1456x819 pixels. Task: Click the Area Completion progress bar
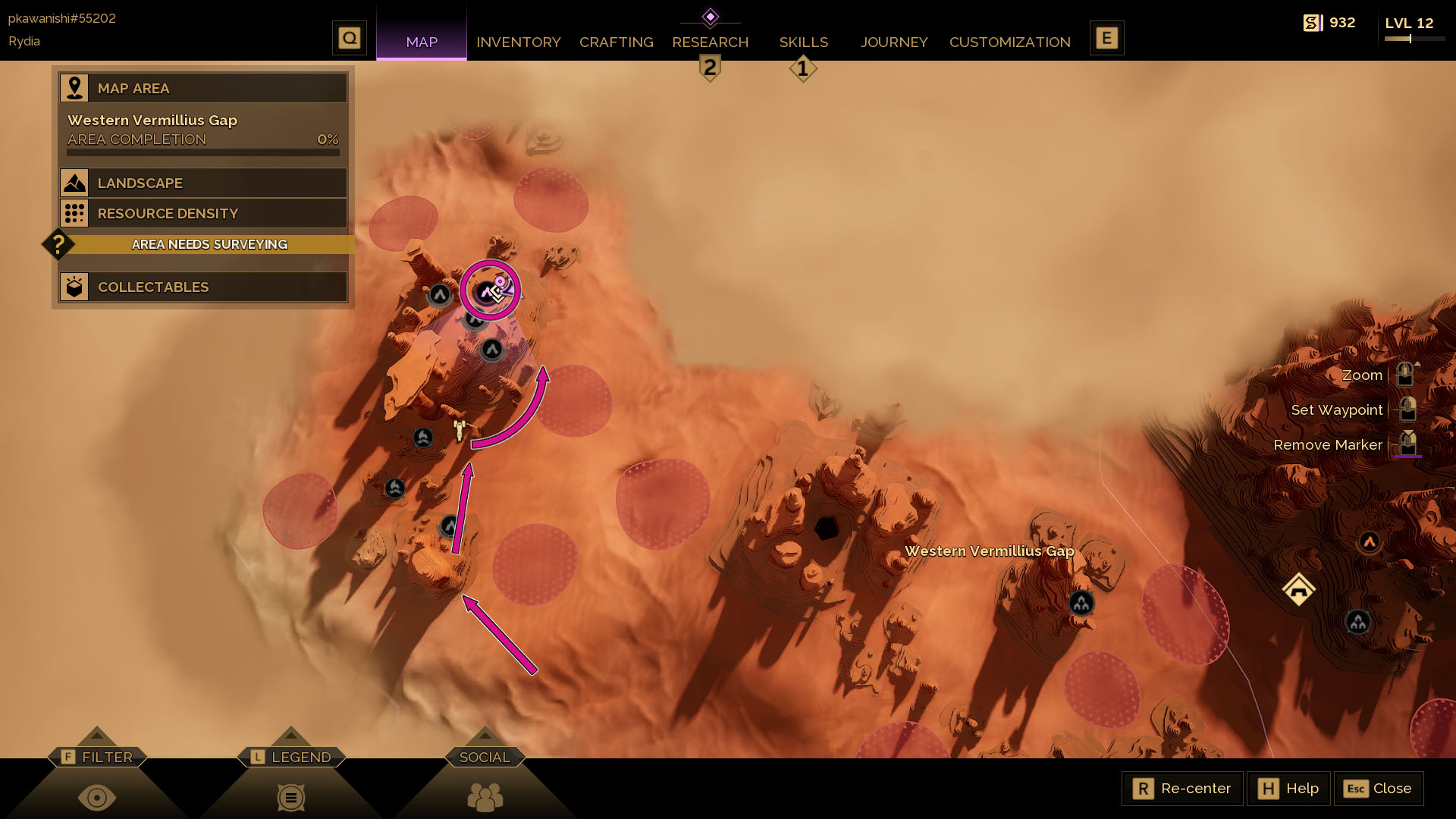[x=202, y=151]
